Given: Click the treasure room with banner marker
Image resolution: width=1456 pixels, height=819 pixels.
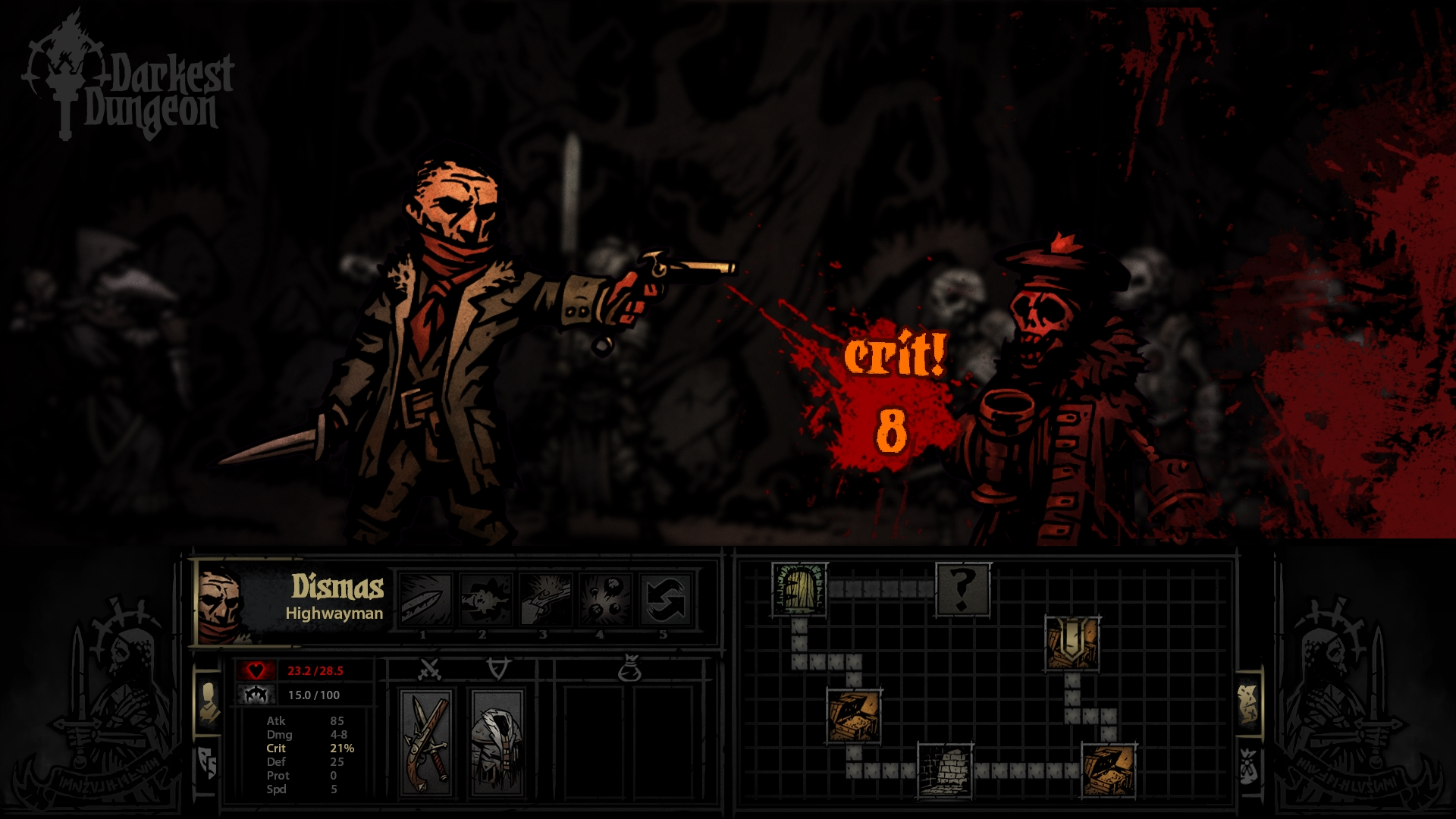Looking at the screenshot, I should tap(1072, 642).
